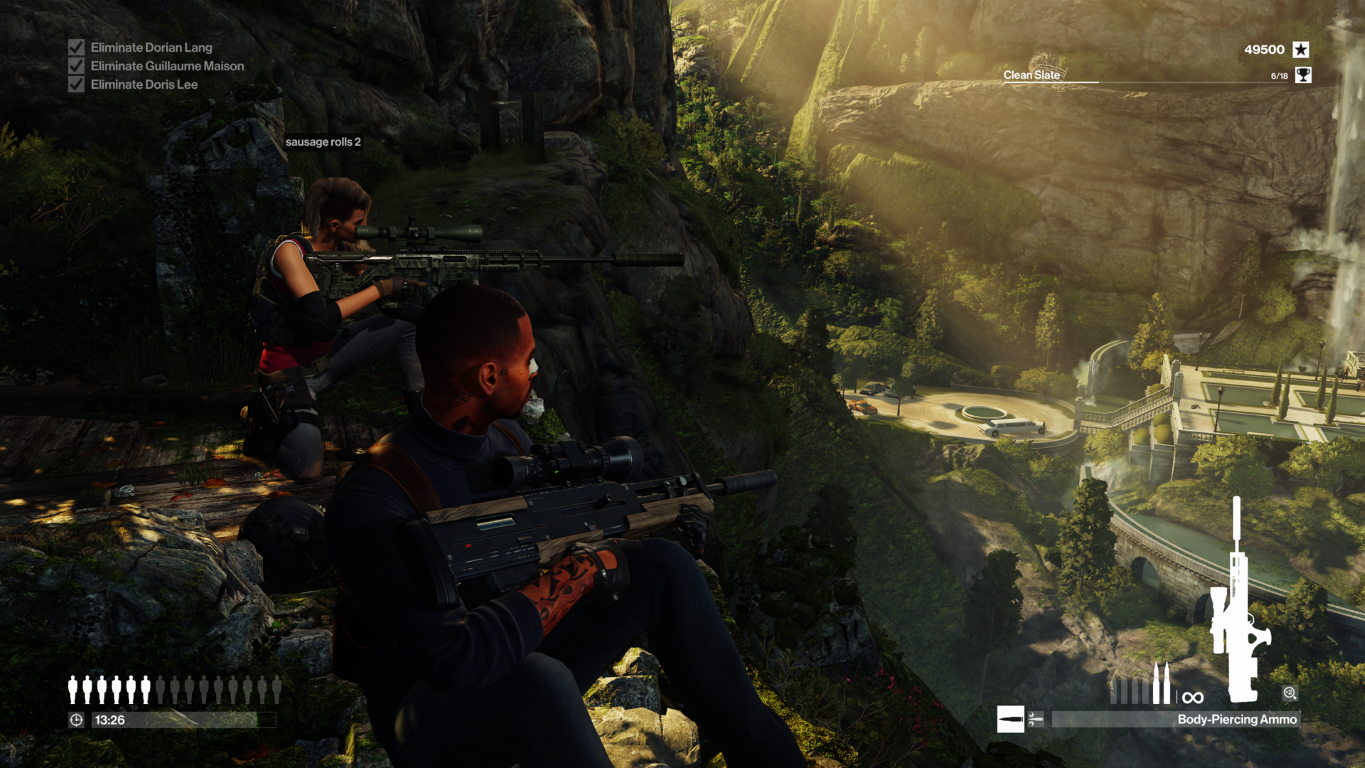
Task: Select the highlighted bullet ammo type icon
Action: (x=1010, y=719)
